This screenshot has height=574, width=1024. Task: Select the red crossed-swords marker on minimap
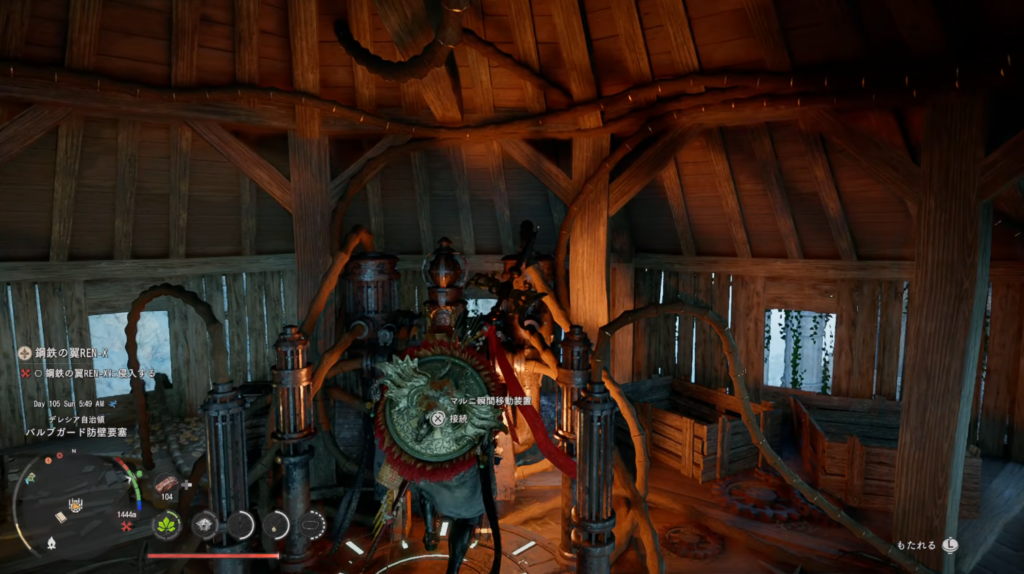[x=126, y=525]
